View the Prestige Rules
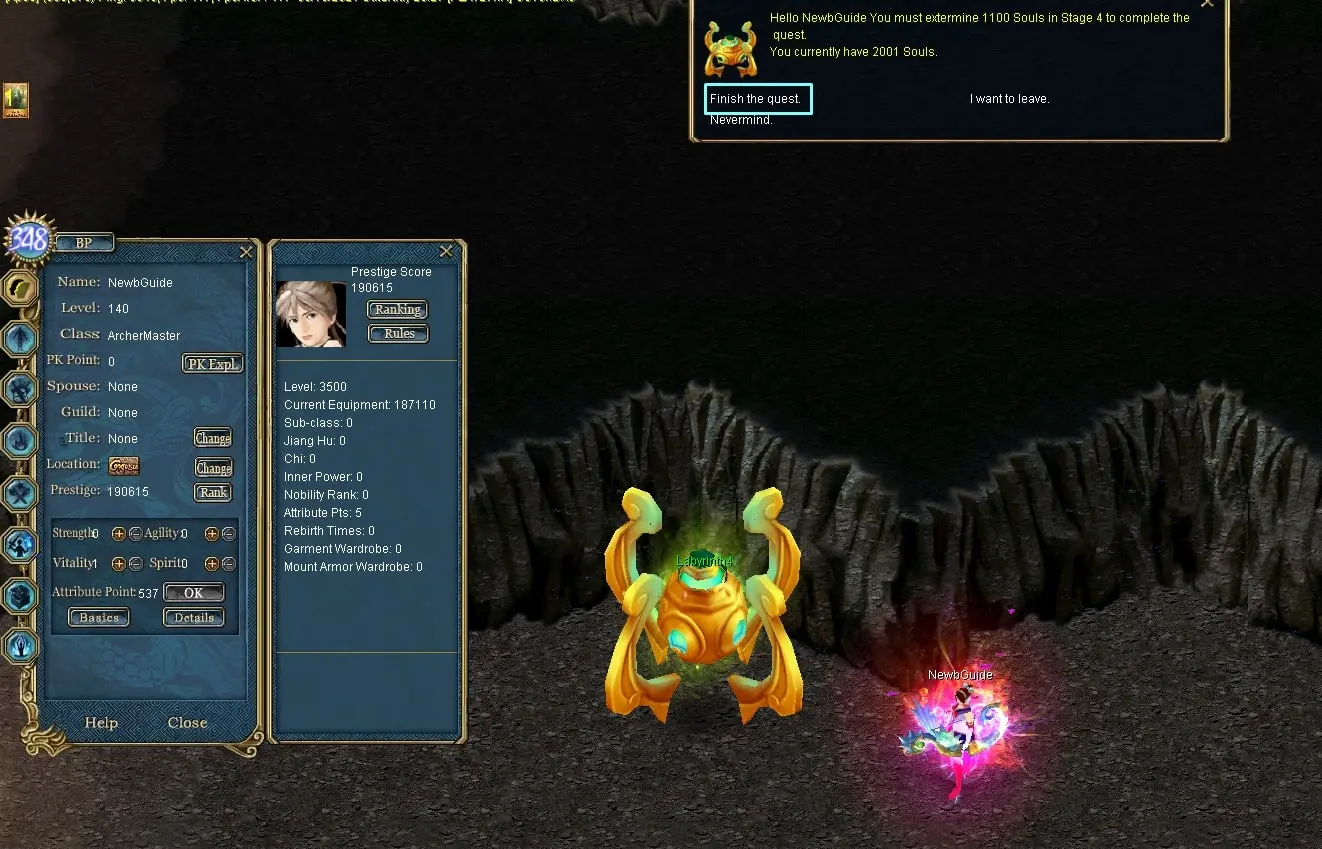 point(398,334)
